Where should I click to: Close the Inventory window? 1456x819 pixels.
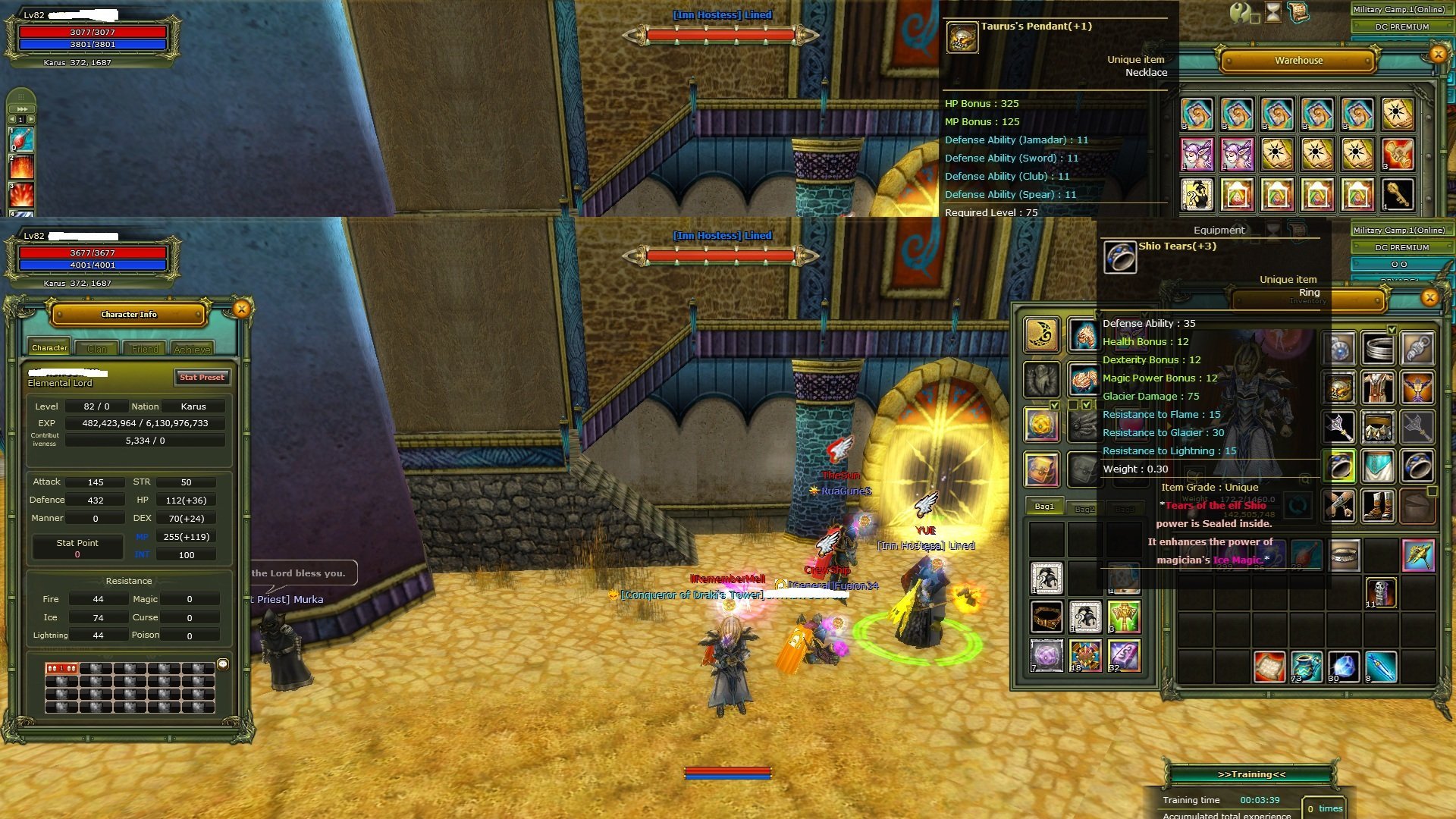coord(1429,297)
